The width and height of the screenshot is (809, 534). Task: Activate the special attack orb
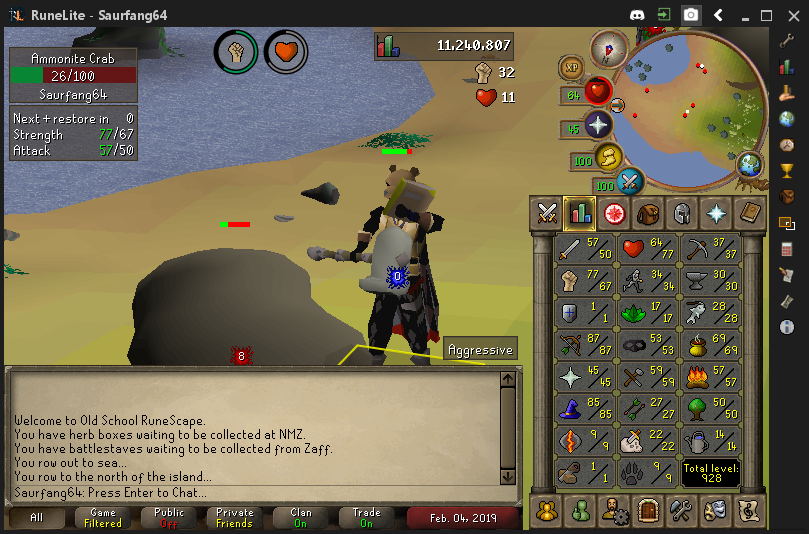(630, 182)
